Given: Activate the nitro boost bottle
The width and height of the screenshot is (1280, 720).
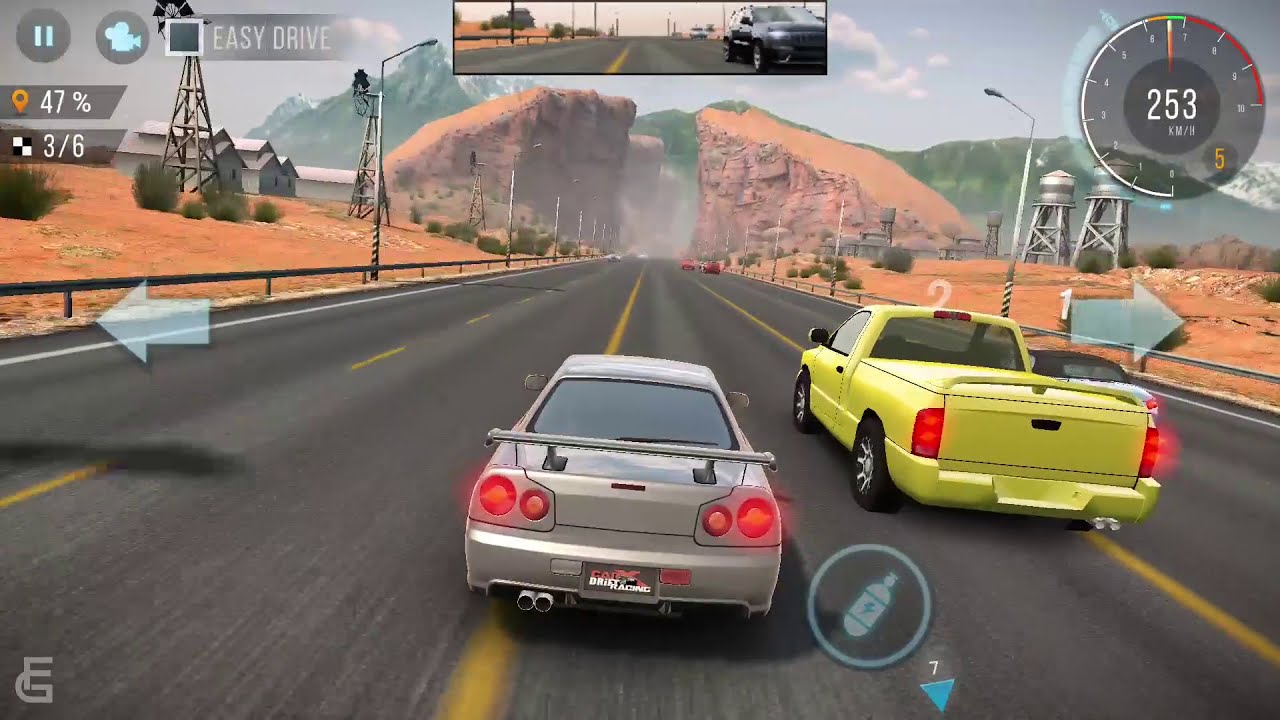Looking at the screenshot, I should pos(869,605).
